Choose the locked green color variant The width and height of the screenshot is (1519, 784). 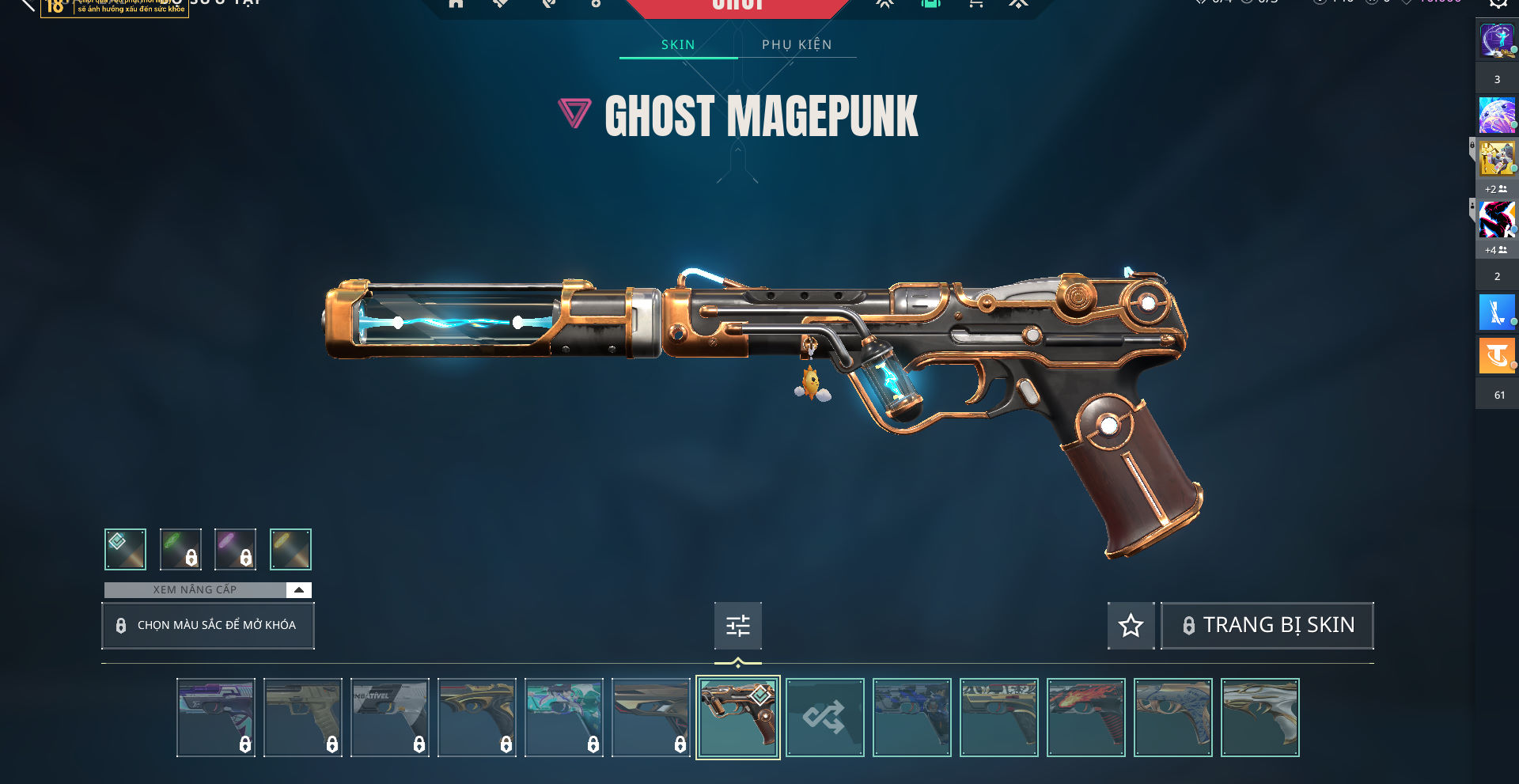180,549
